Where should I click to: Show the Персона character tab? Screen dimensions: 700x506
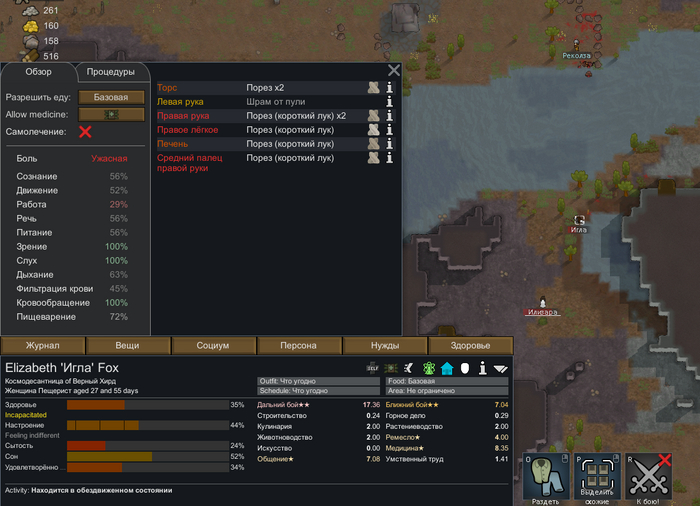299,345
